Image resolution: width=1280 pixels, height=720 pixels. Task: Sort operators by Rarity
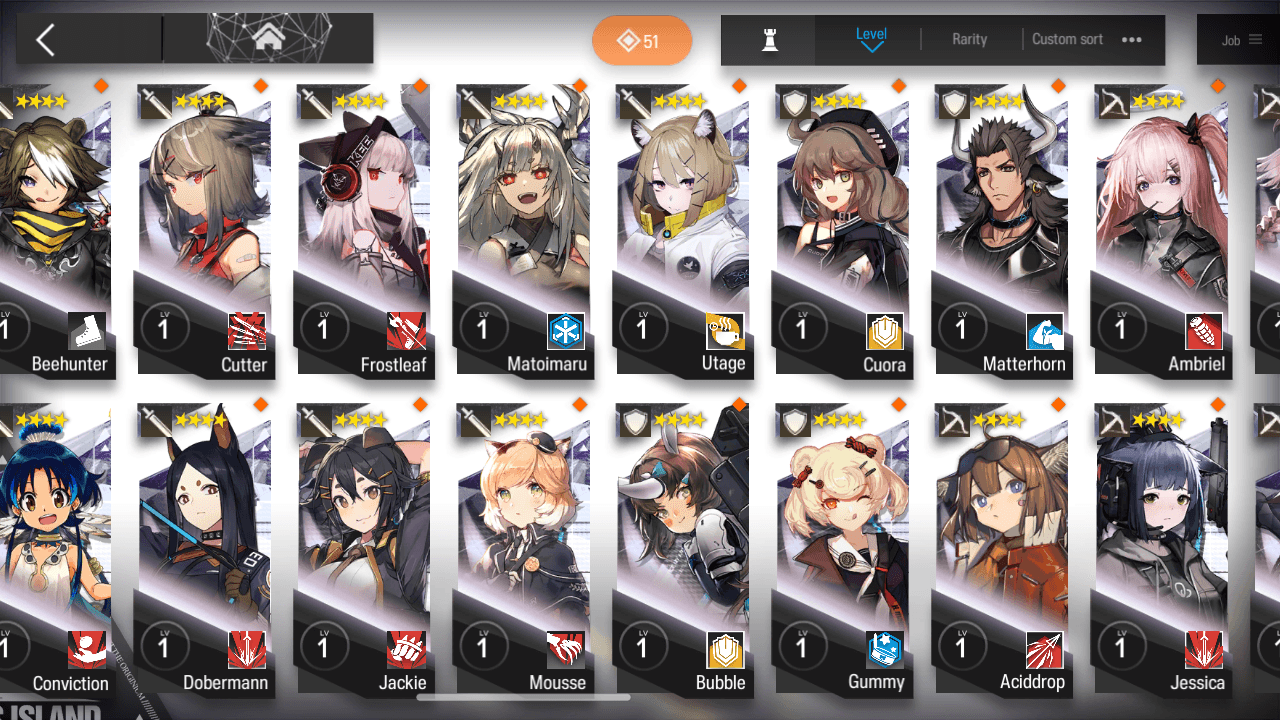pos(969,40)
